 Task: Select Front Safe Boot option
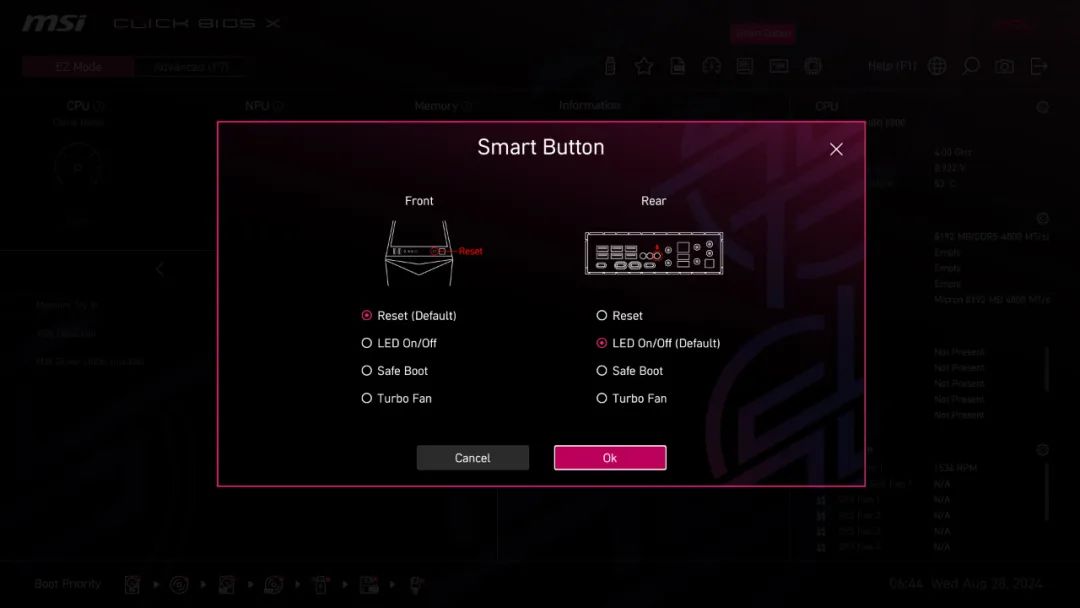click(367, 371)
